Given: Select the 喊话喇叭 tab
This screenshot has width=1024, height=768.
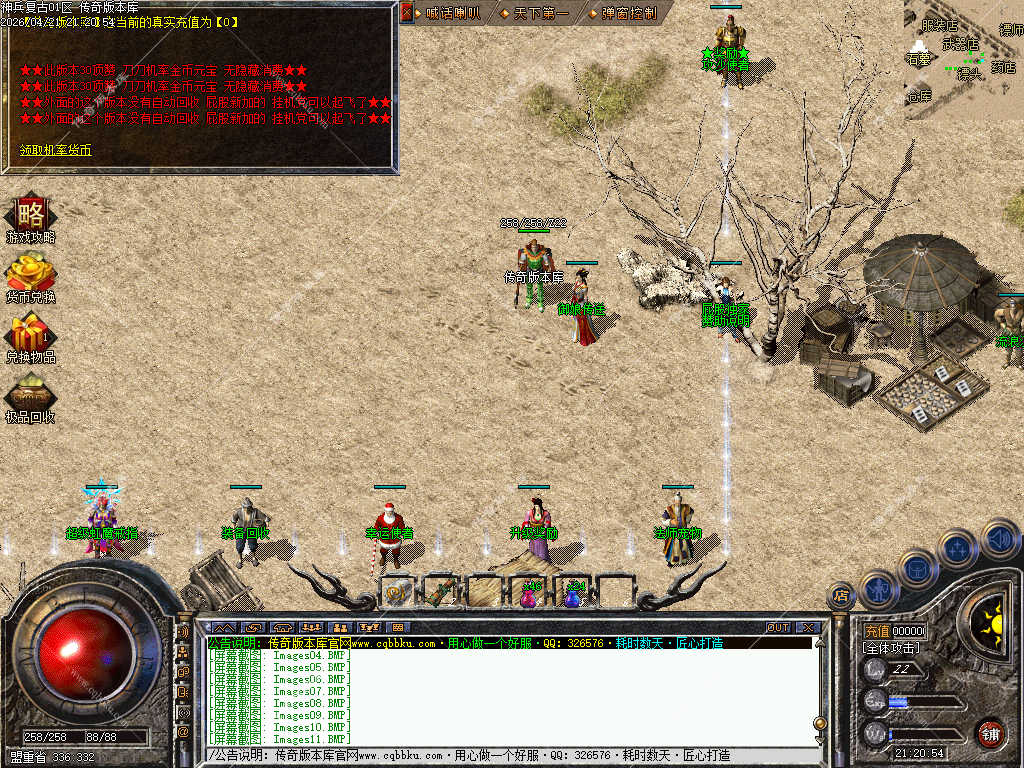Looking at the screenshot, I should pyautogui.click(x=452, y=14).
